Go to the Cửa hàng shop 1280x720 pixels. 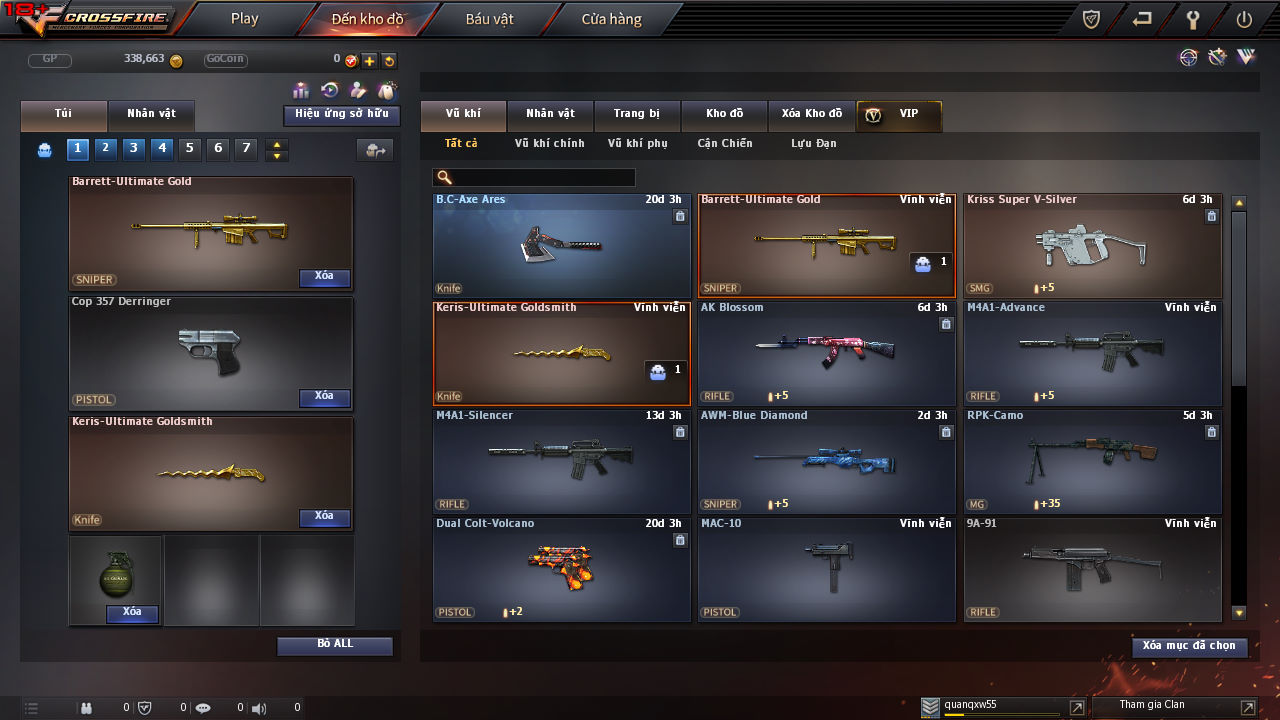pos(611,19)
